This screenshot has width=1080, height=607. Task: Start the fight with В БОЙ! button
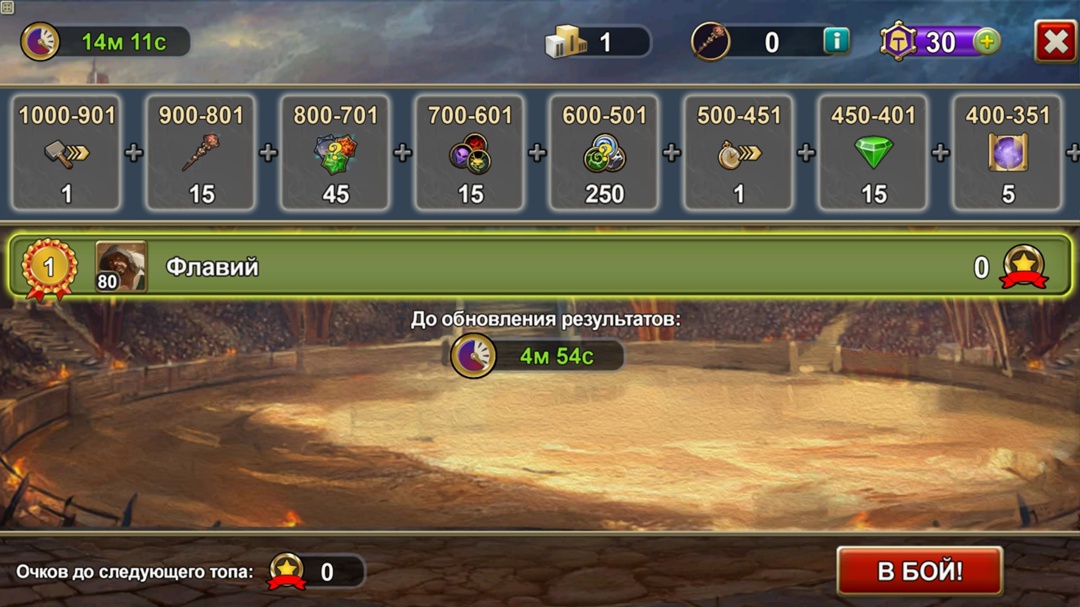click(x=919, y=571)
